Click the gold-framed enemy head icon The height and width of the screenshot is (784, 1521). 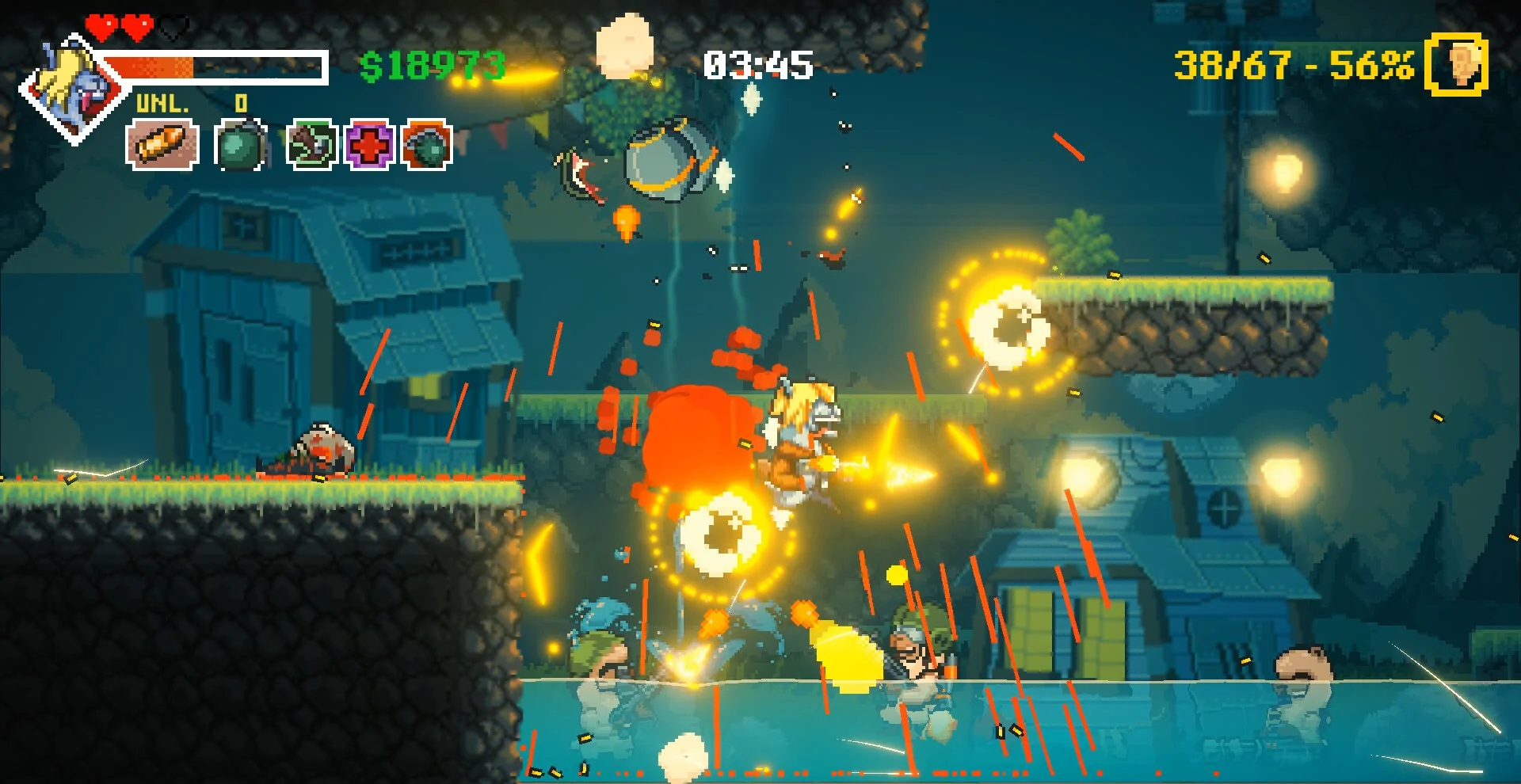[x=1456, y=64]
